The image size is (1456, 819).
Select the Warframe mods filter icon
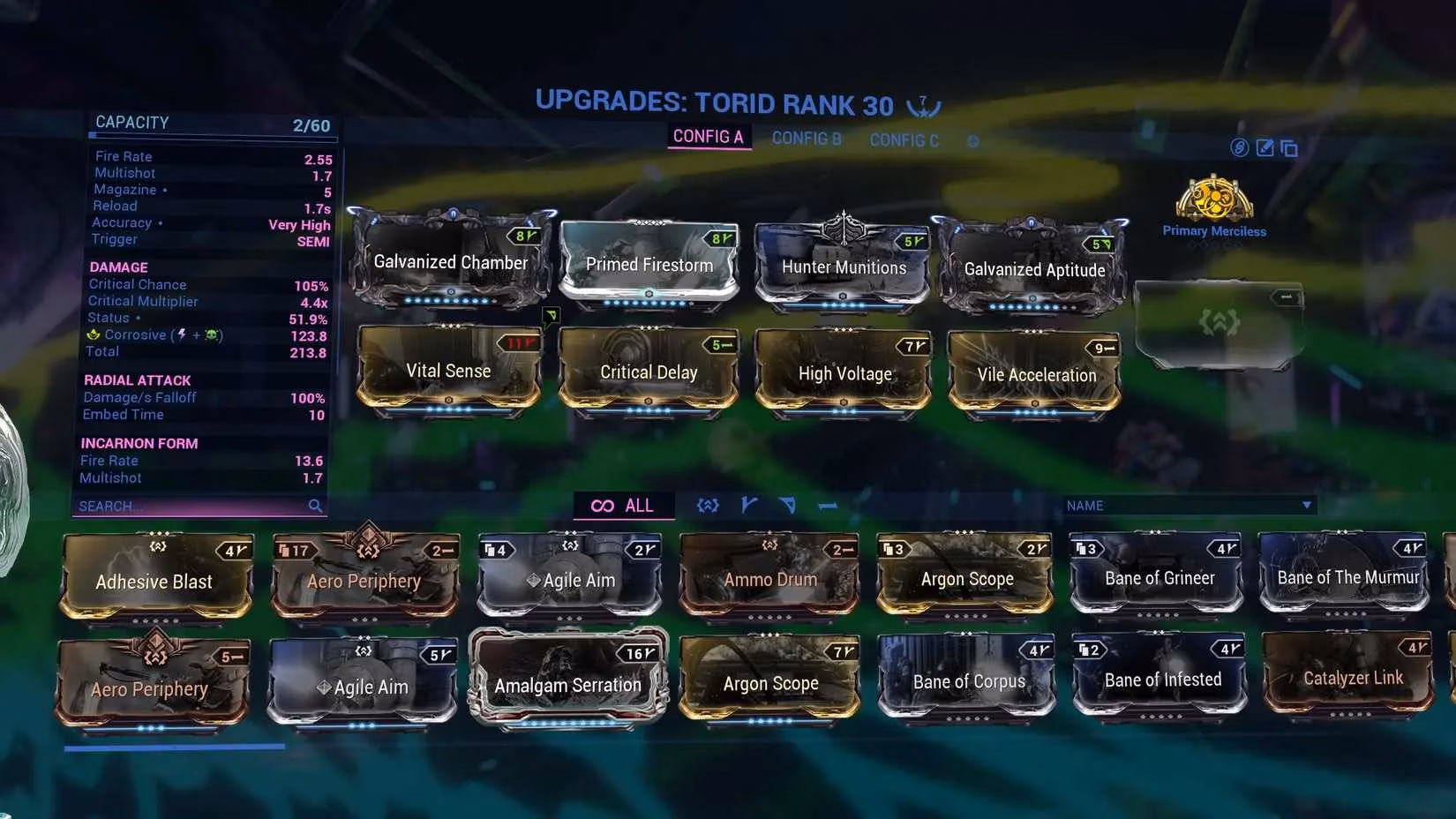[x=707, y=505]
